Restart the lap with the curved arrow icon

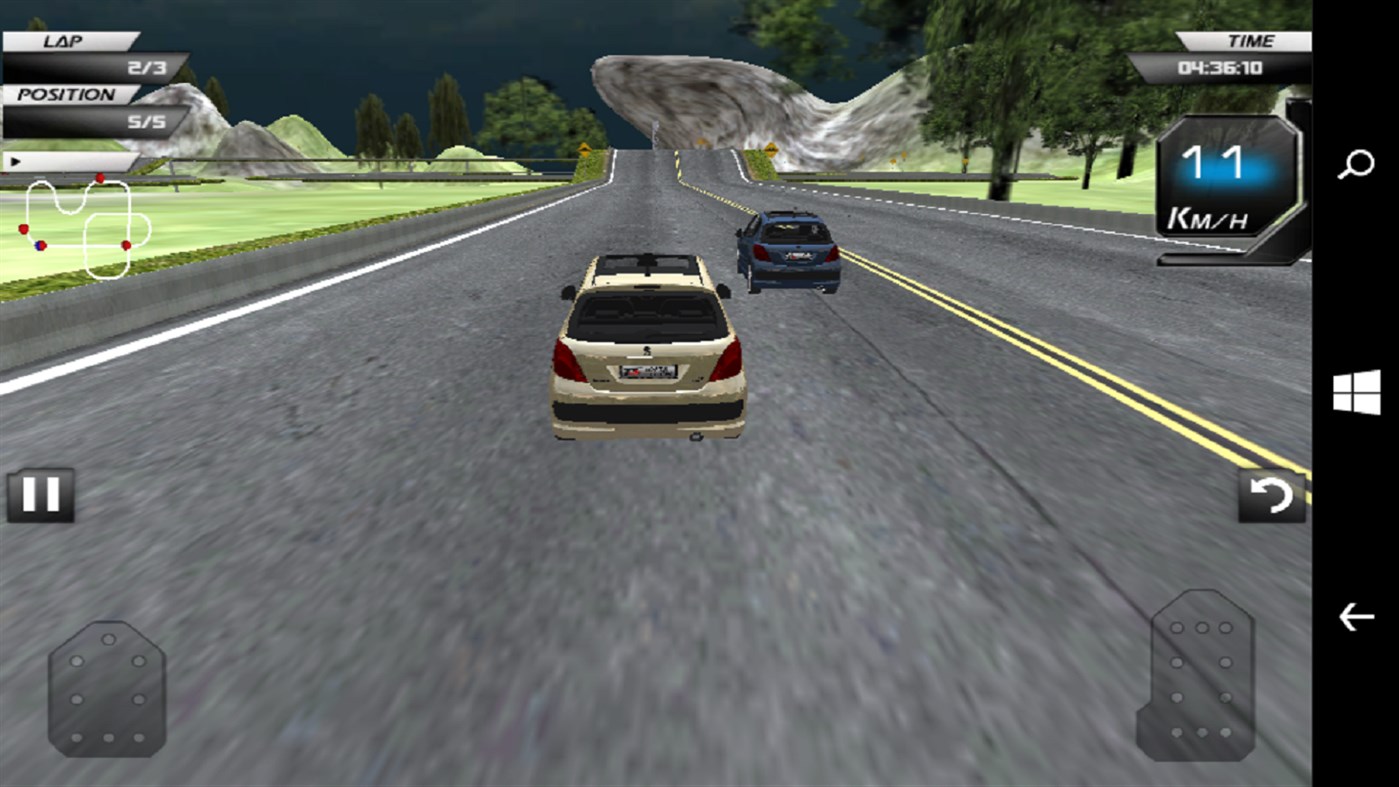1272,494
